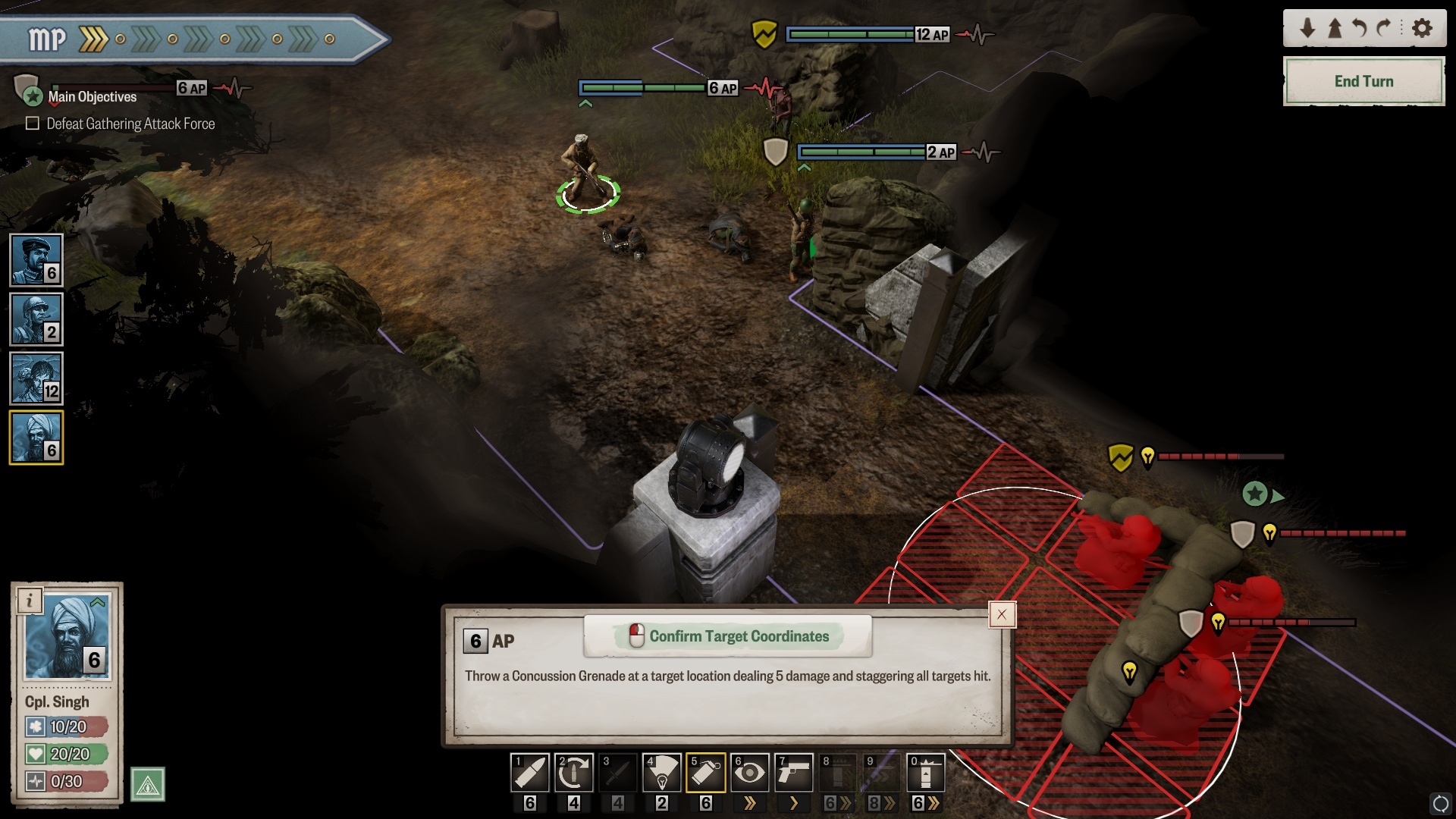Use the ability in hotbar slot 0
Screen dimensions: 1456x819
926,773
